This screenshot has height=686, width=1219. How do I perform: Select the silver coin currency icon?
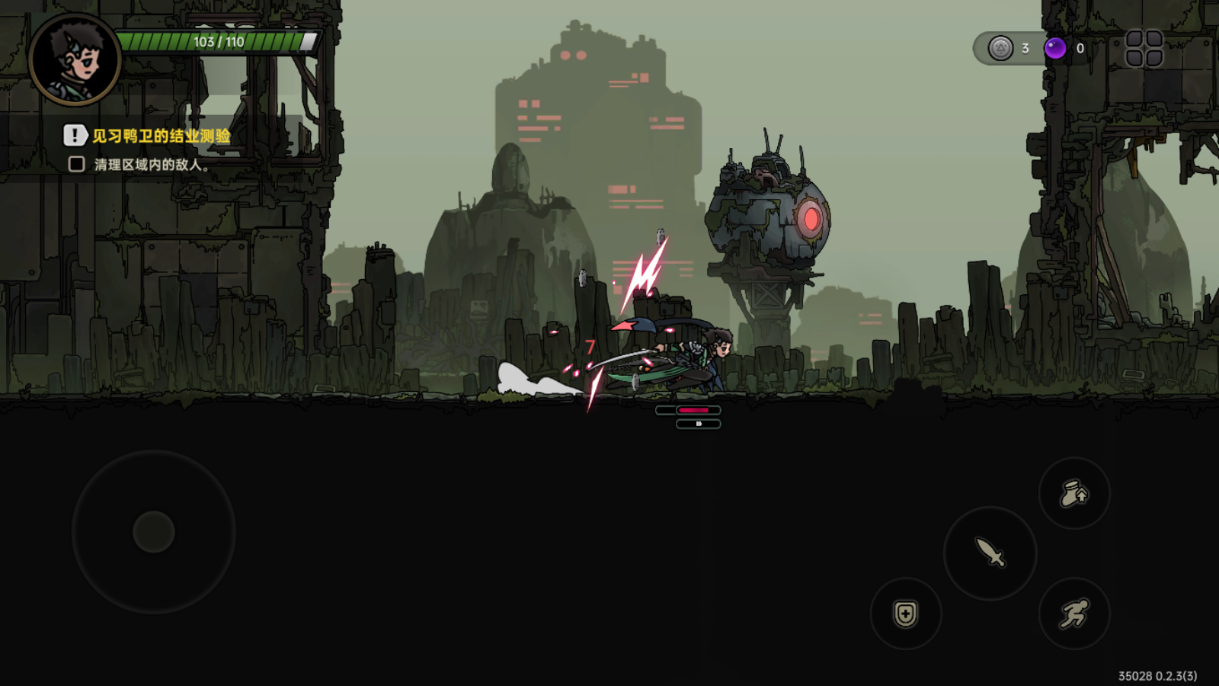(x=1000, y=48)
